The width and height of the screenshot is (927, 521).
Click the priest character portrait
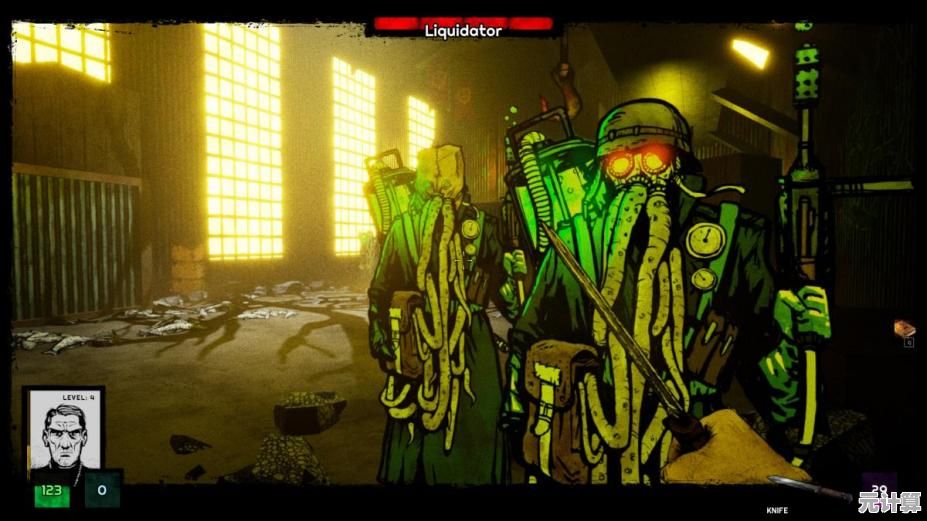(x=64, y=433)
